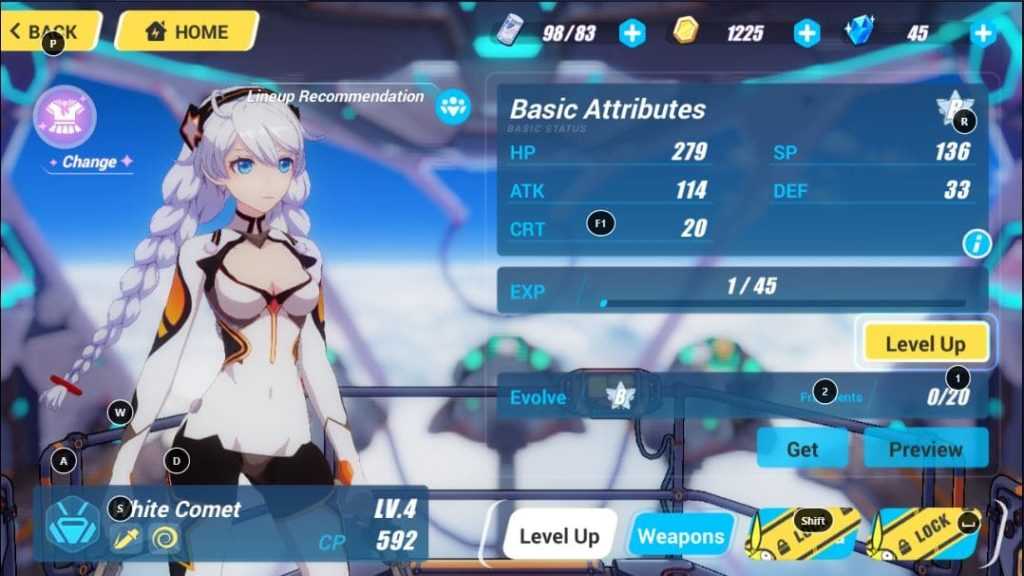Preview the evolved valkyrie
Screen dimensions: 1024x576
coord(925,449)
